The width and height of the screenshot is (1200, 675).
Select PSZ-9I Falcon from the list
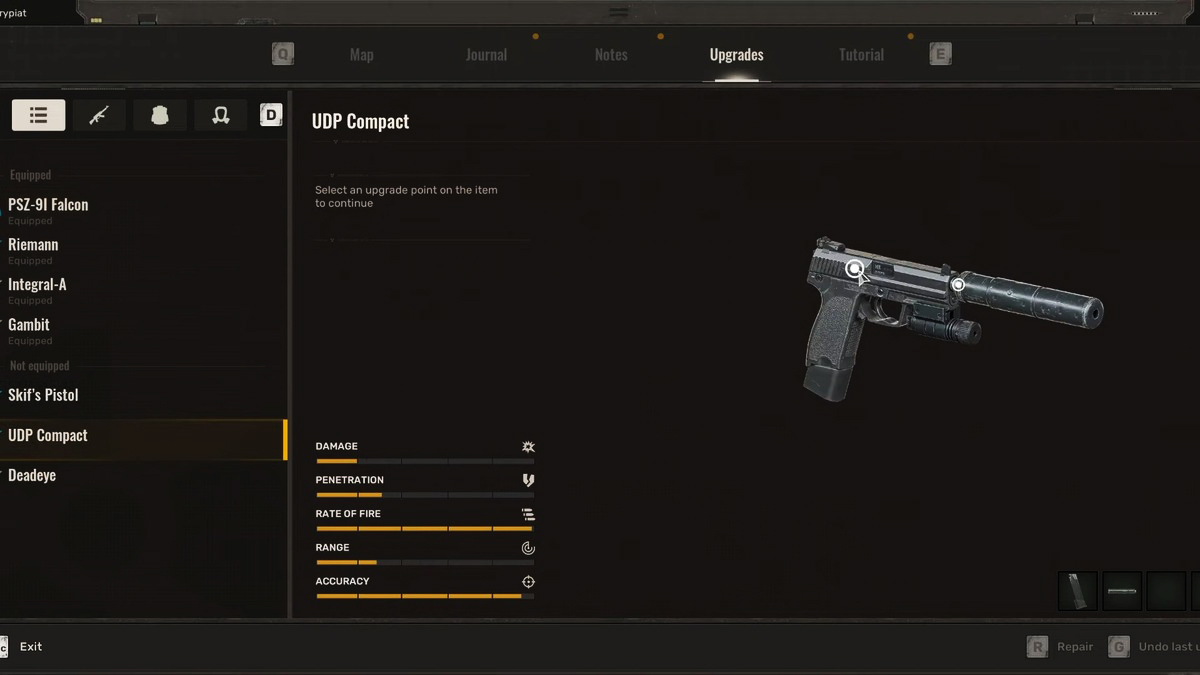tap(48, 205)
